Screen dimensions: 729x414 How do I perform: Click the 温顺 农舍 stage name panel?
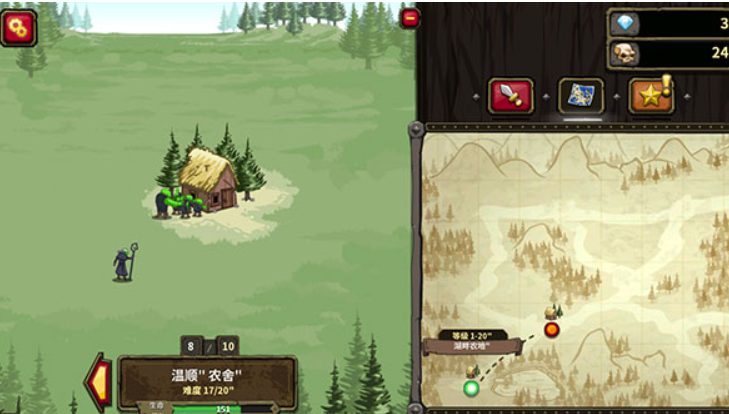[x=207, y=381]
